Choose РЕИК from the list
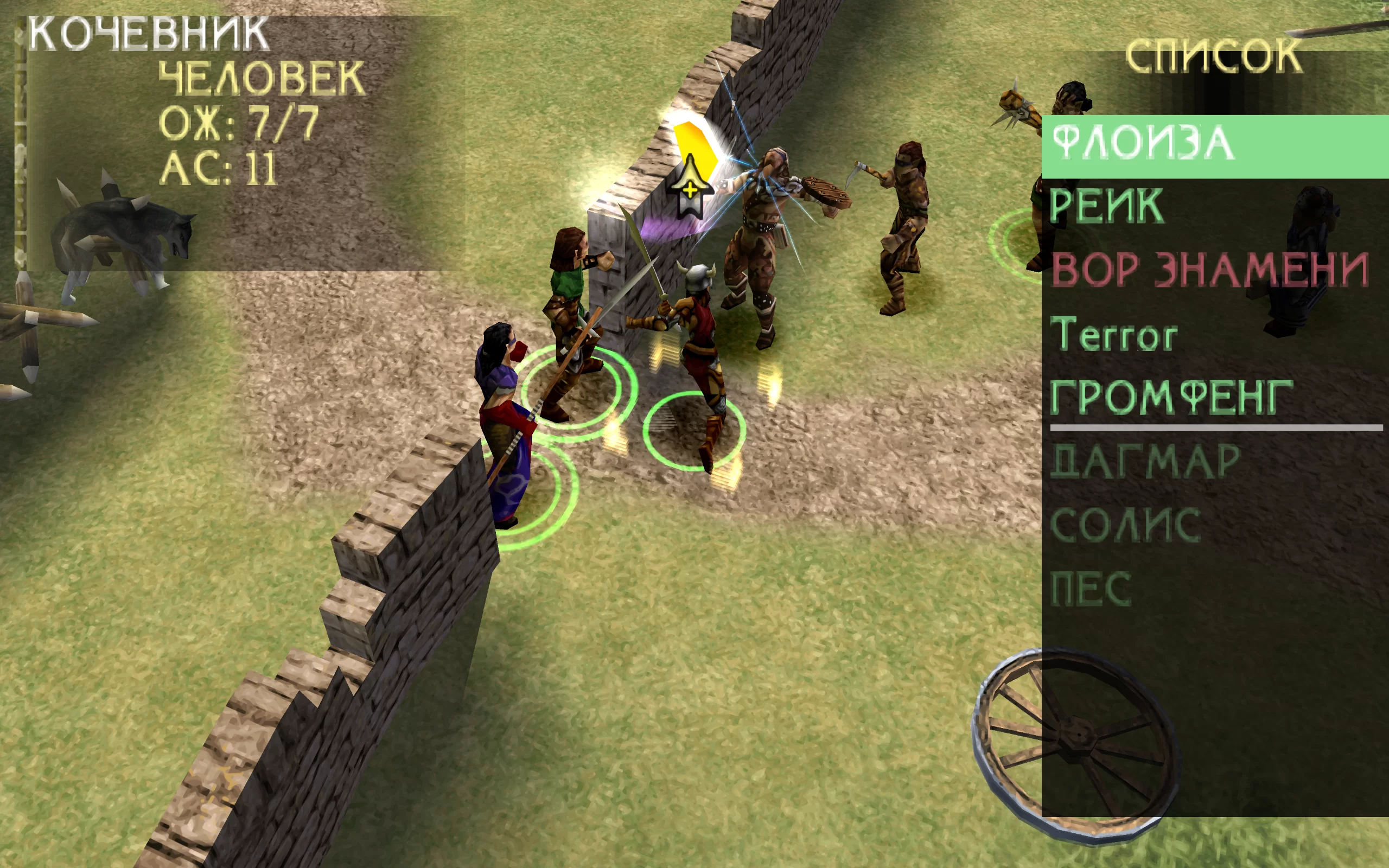1389x868 pixels. click(1107, 206)
